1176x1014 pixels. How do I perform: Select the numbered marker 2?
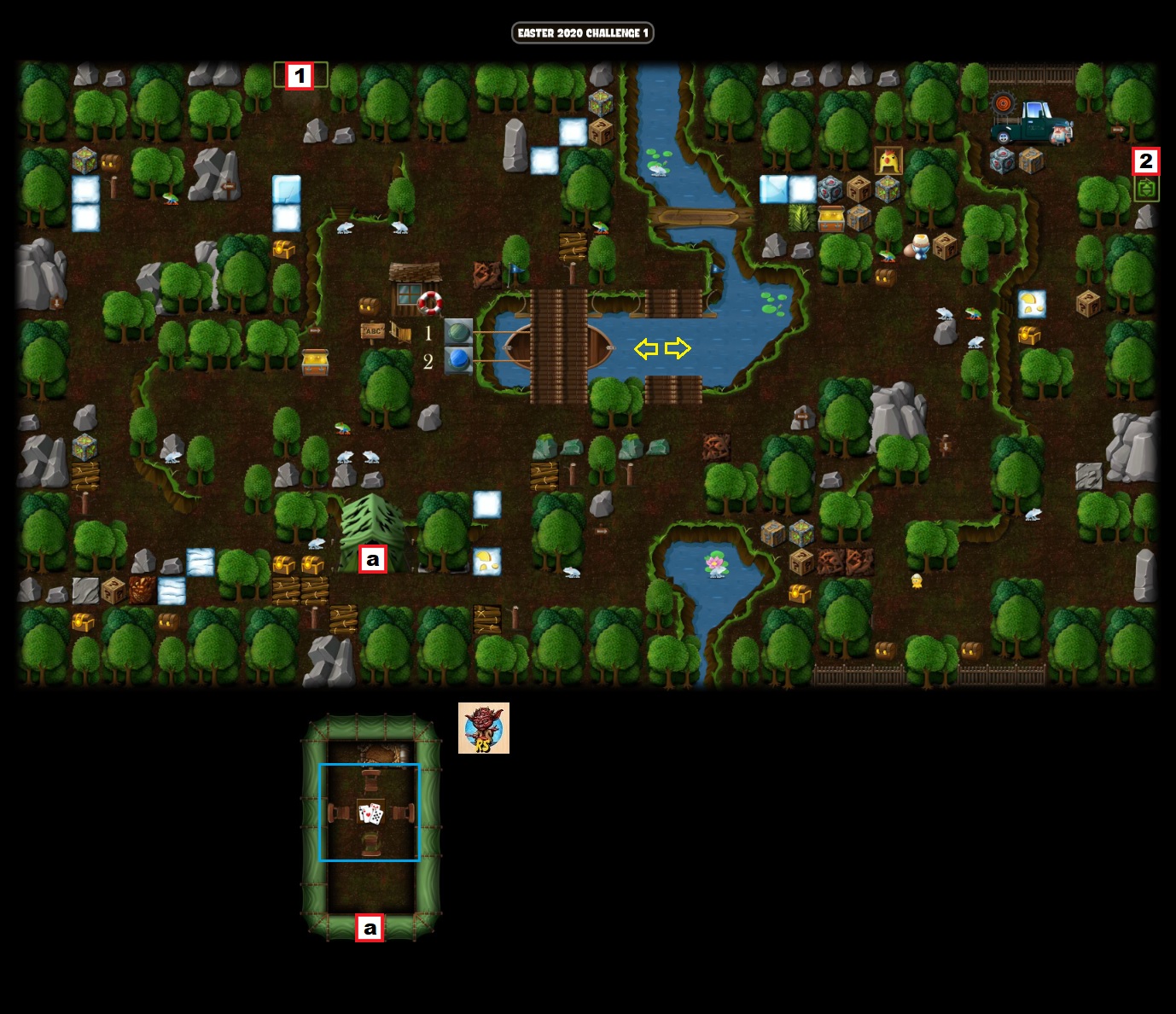pyautogui.click(x=1146, y=160)
